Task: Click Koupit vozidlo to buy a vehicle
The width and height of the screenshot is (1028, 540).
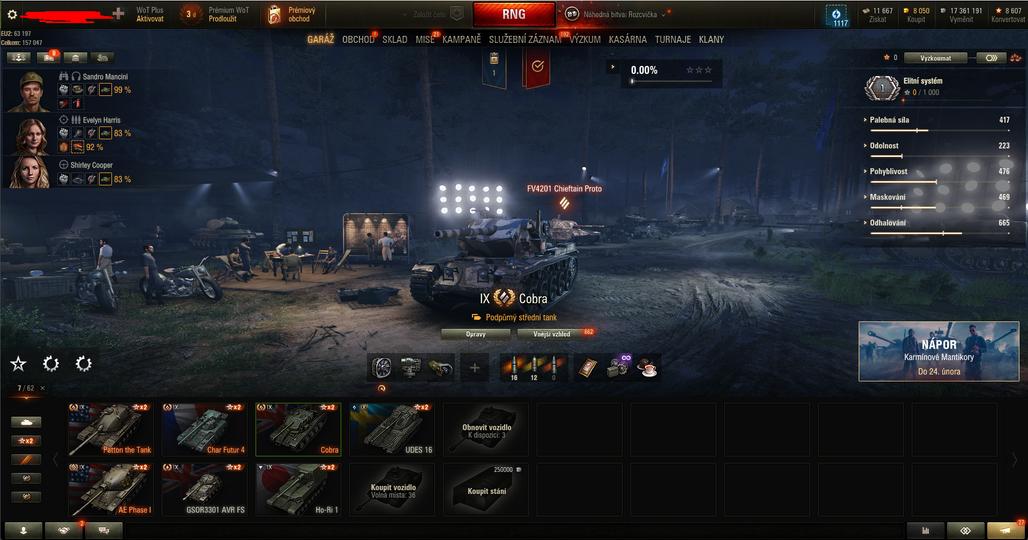Action: 392,490
